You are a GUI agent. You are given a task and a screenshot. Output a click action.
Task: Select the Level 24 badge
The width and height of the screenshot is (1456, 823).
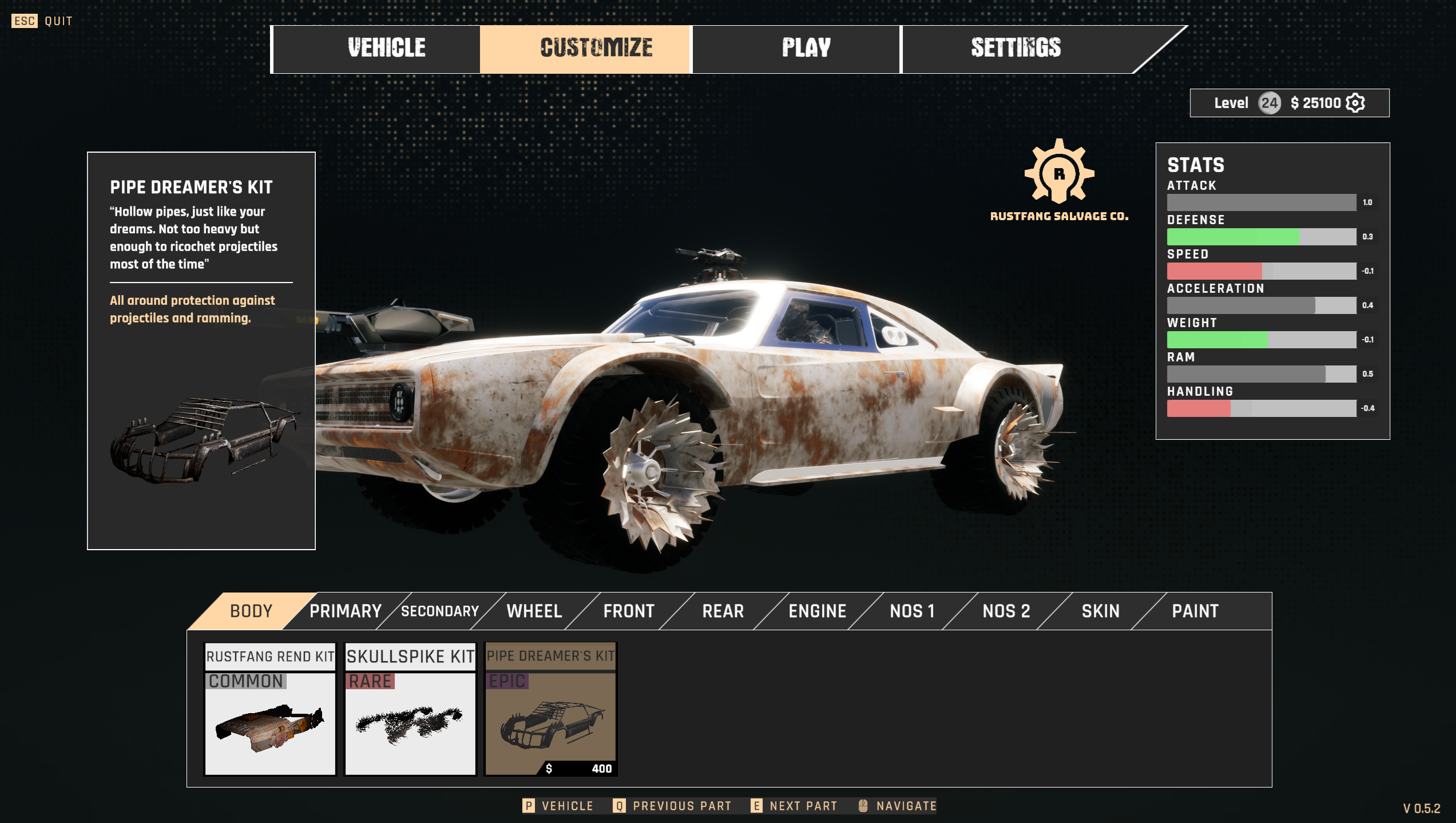click(x=1270, y=103)
